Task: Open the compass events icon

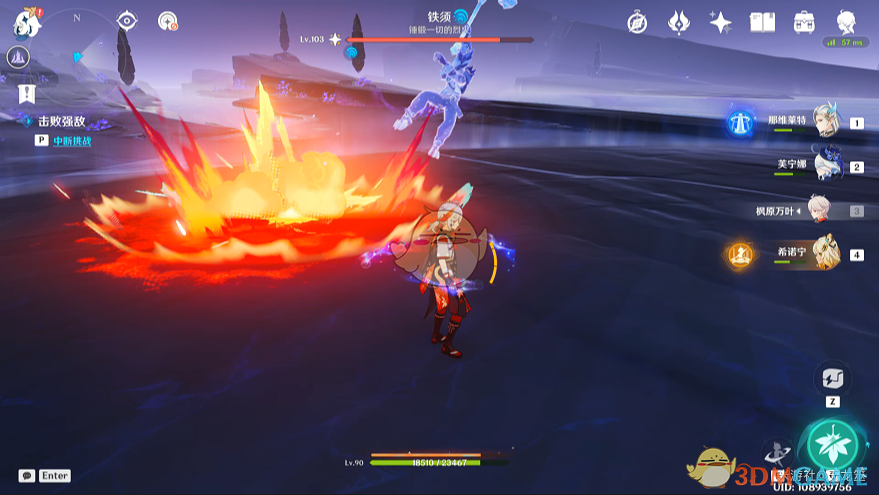Action: coord(638,22)
